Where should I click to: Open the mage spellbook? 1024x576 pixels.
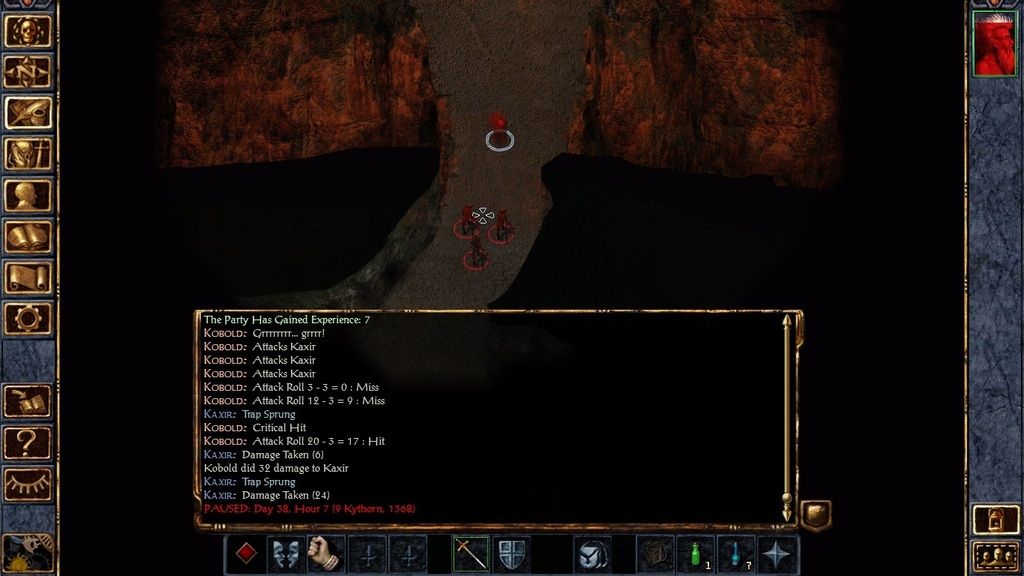(x=28, y=236)
